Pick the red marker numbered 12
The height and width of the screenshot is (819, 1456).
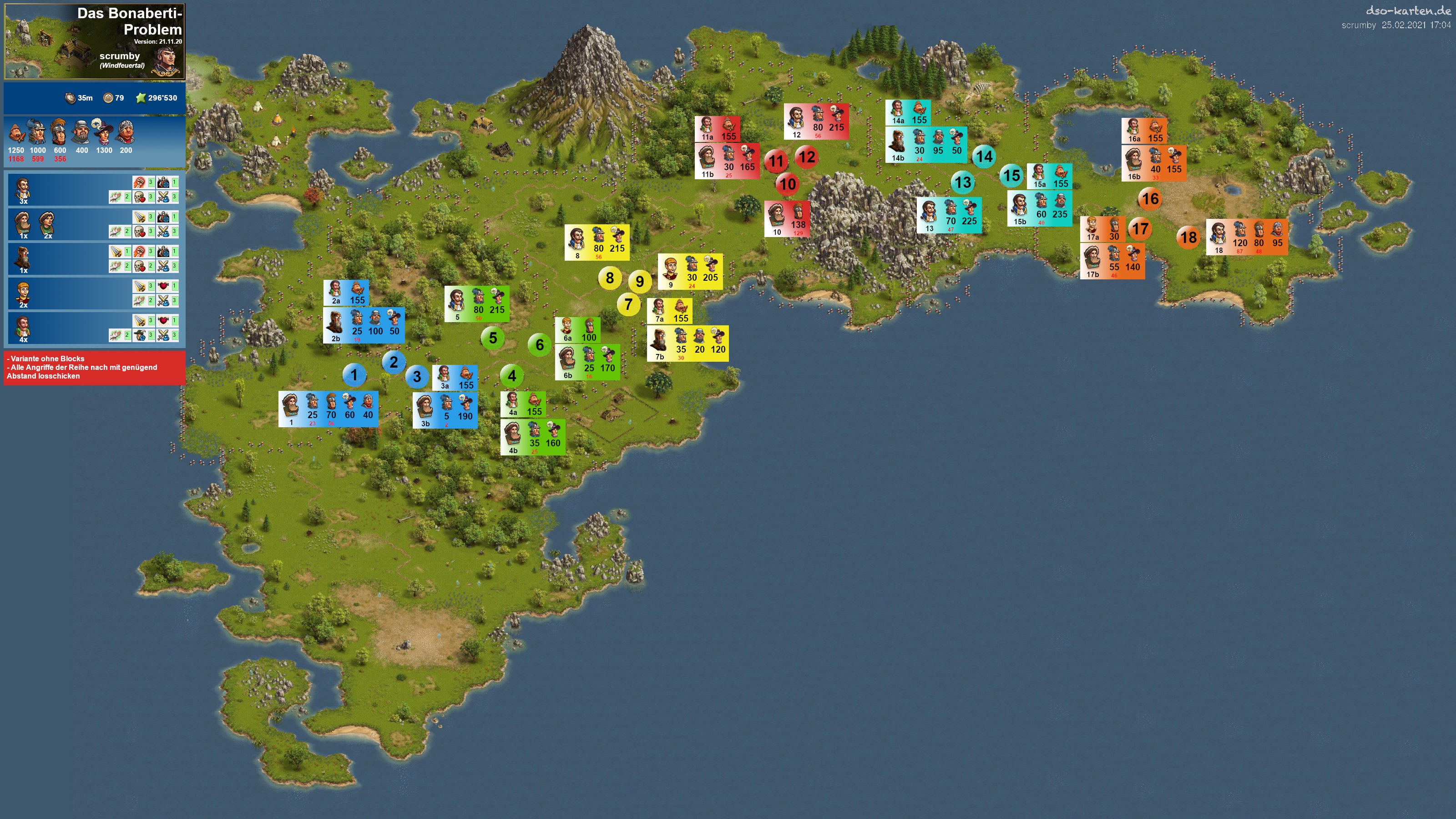807,157
